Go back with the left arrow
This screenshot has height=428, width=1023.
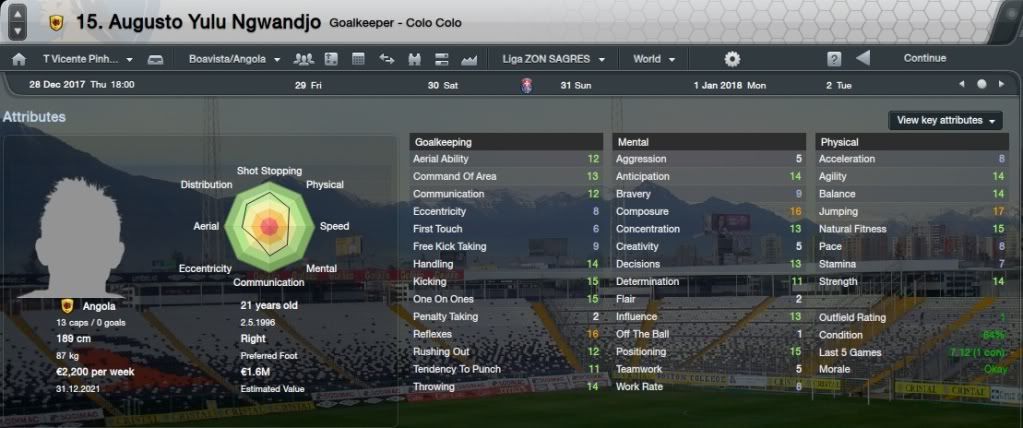coord(863,58)
